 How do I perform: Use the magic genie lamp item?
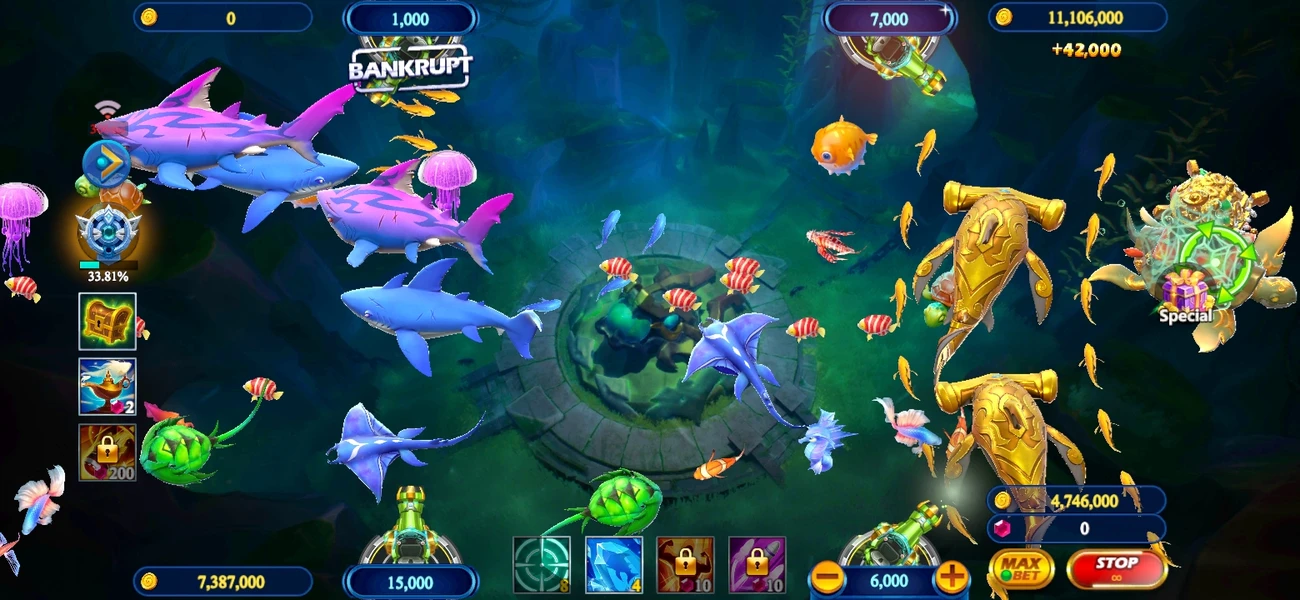pyautogui.click(x=107, y=387)
